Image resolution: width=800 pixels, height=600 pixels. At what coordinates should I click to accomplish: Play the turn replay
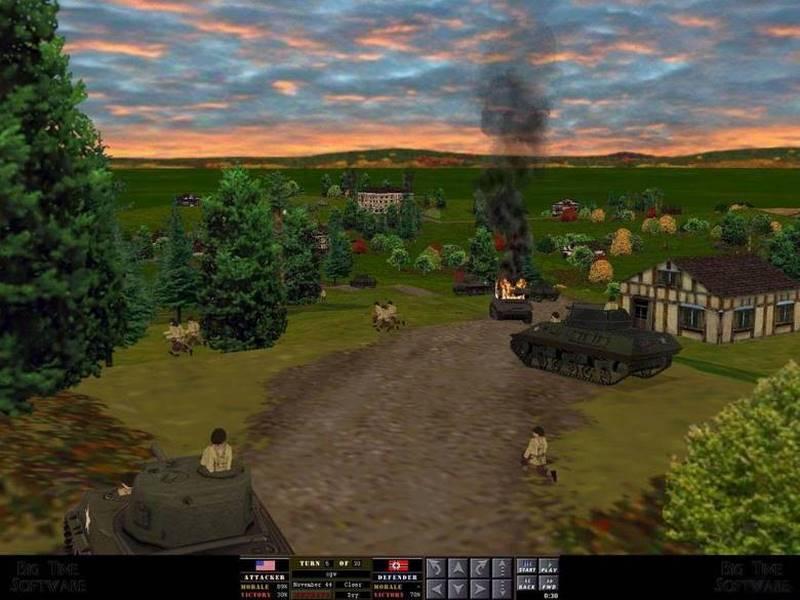pyautogui.click(x=549, y=568)
